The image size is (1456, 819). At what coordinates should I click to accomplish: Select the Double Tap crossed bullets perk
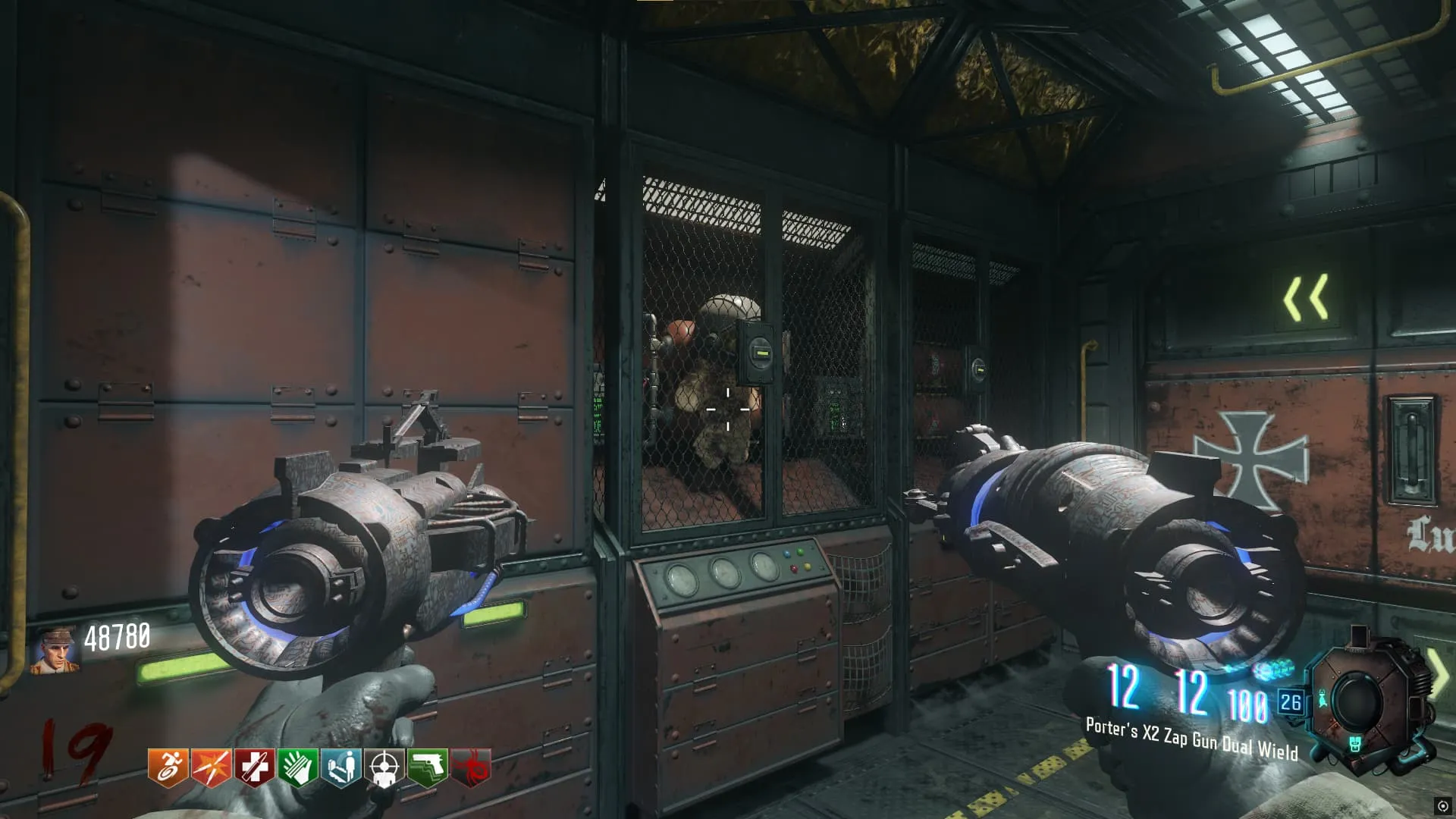[212, 767]
